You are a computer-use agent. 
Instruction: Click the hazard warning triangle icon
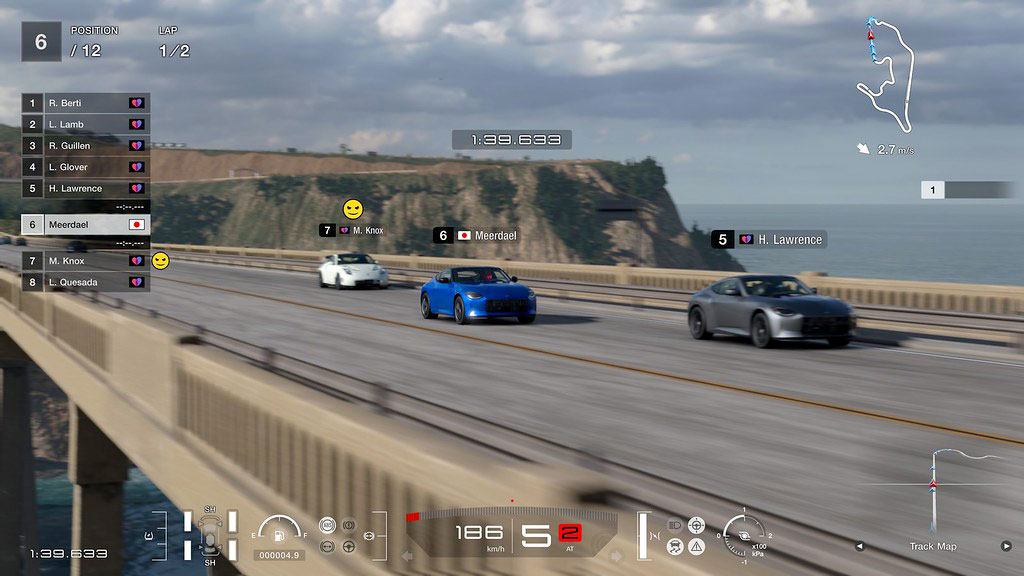(697, 546)
